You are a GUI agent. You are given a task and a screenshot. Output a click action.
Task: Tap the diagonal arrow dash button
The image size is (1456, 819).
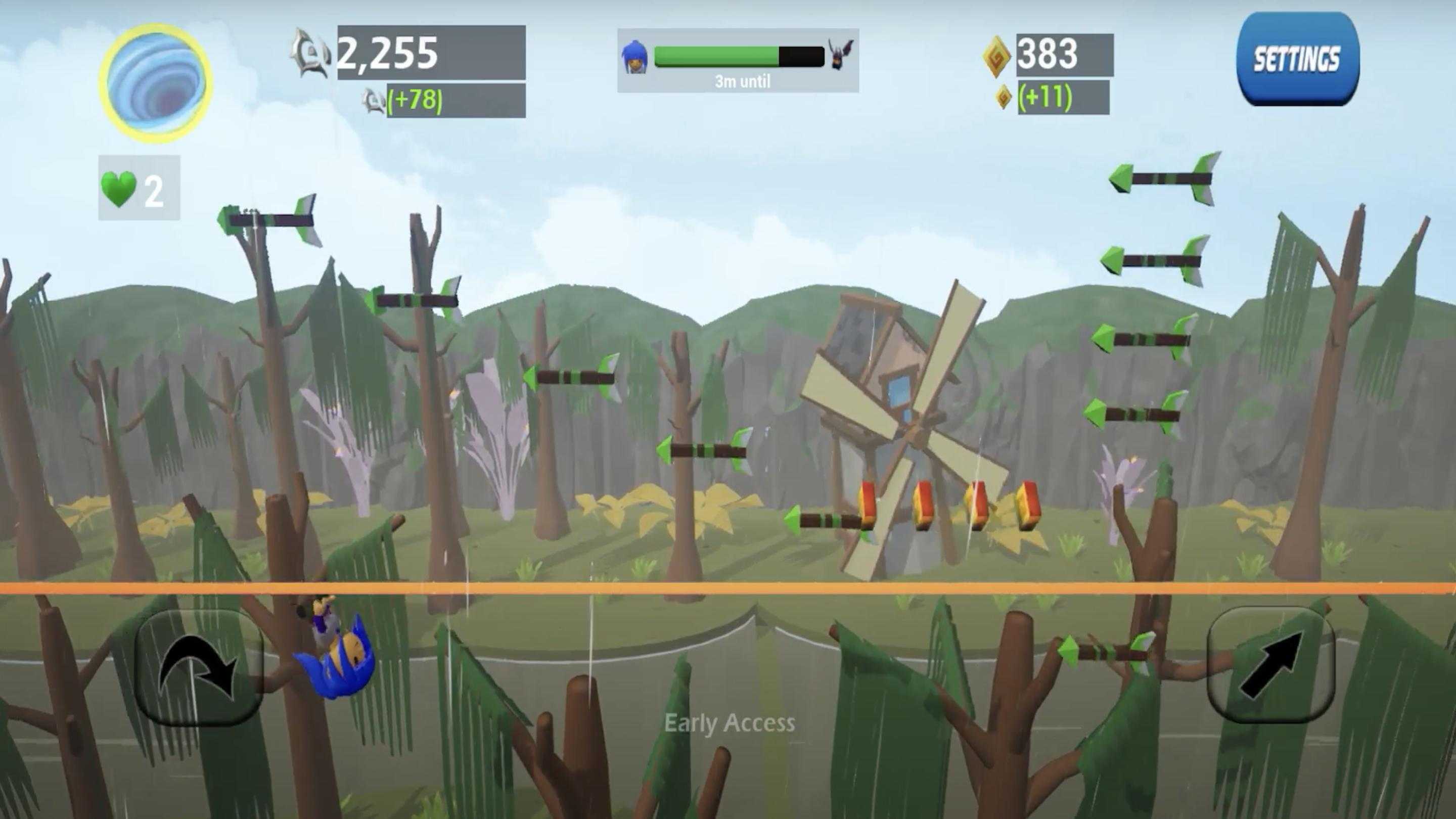(1271, 665)
